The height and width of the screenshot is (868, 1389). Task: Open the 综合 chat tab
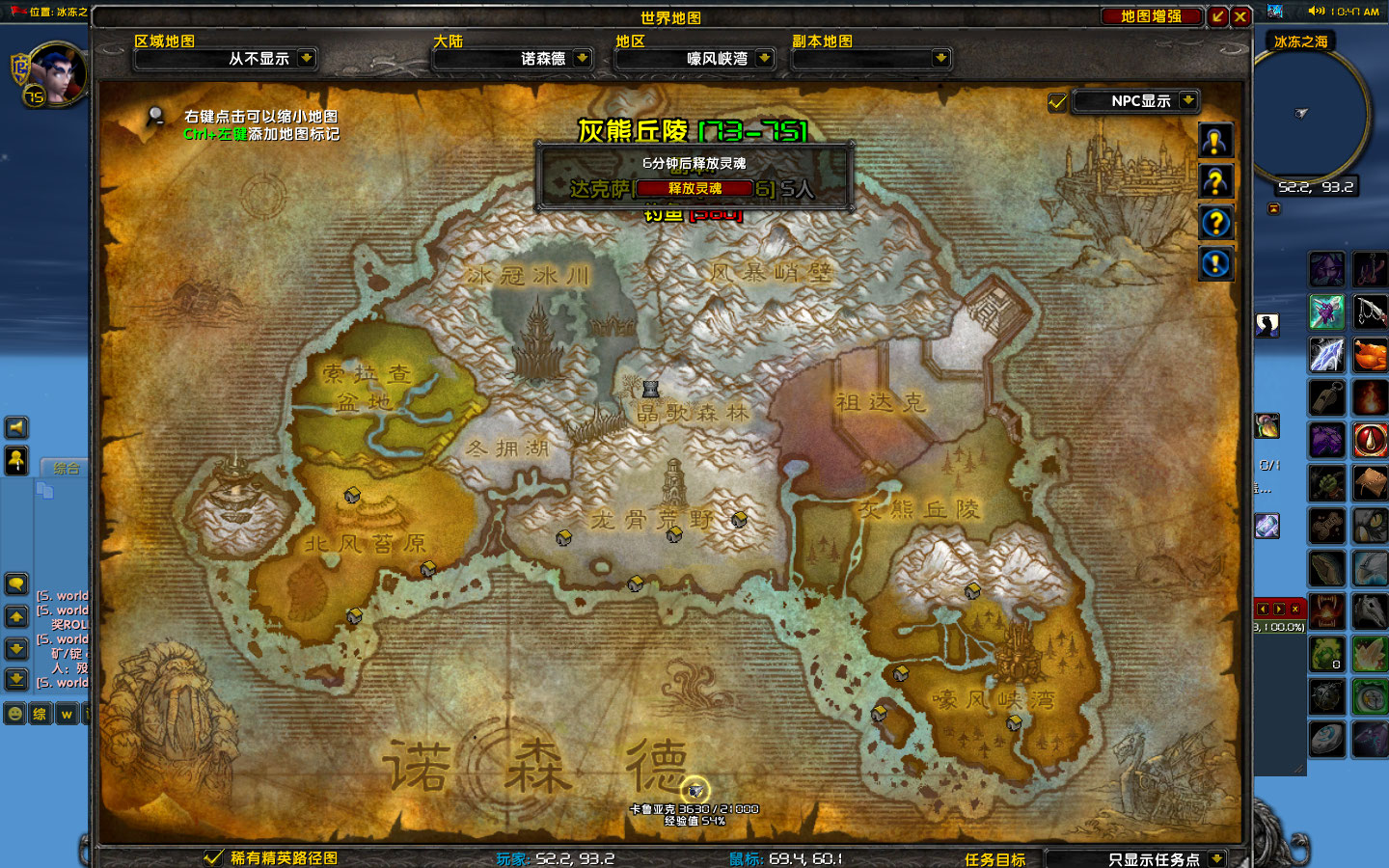click(x=67, y=469)
